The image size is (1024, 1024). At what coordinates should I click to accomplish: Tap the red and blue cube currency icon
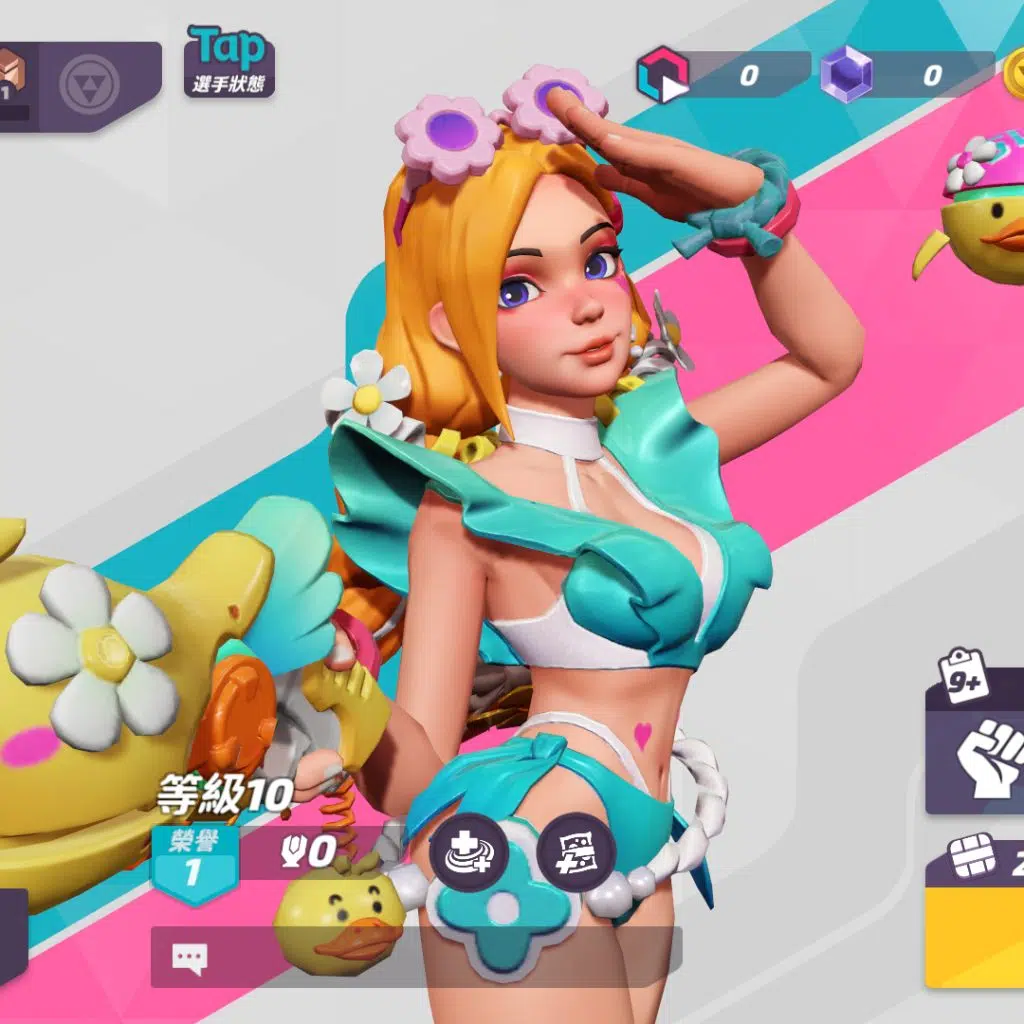pos(662,76)
